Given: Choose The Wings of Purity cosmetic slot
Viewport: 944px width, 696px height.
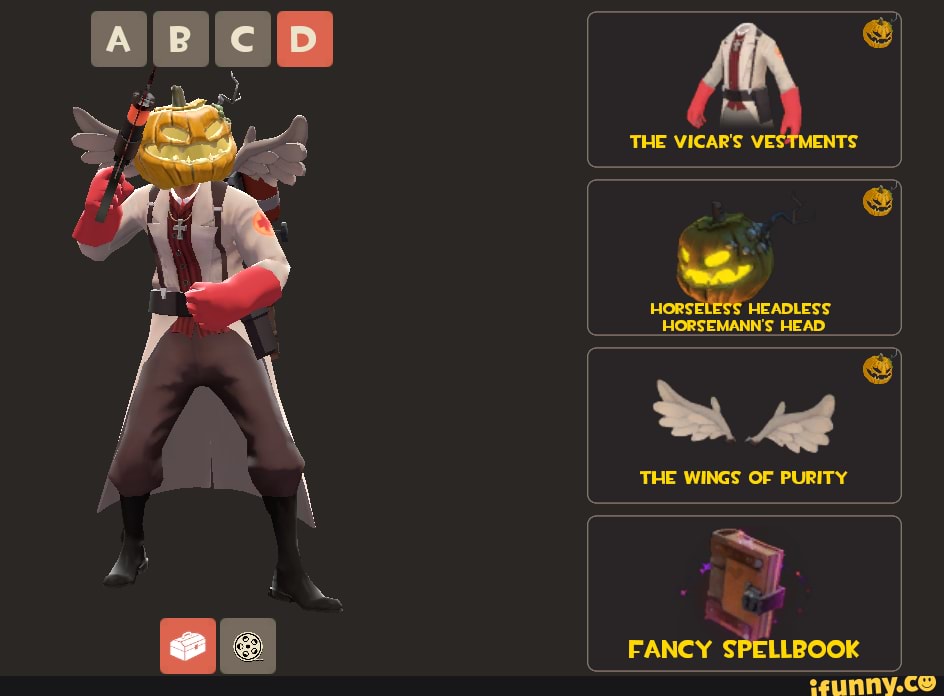Looking at the screenshot, I should [x=744, y=425].
